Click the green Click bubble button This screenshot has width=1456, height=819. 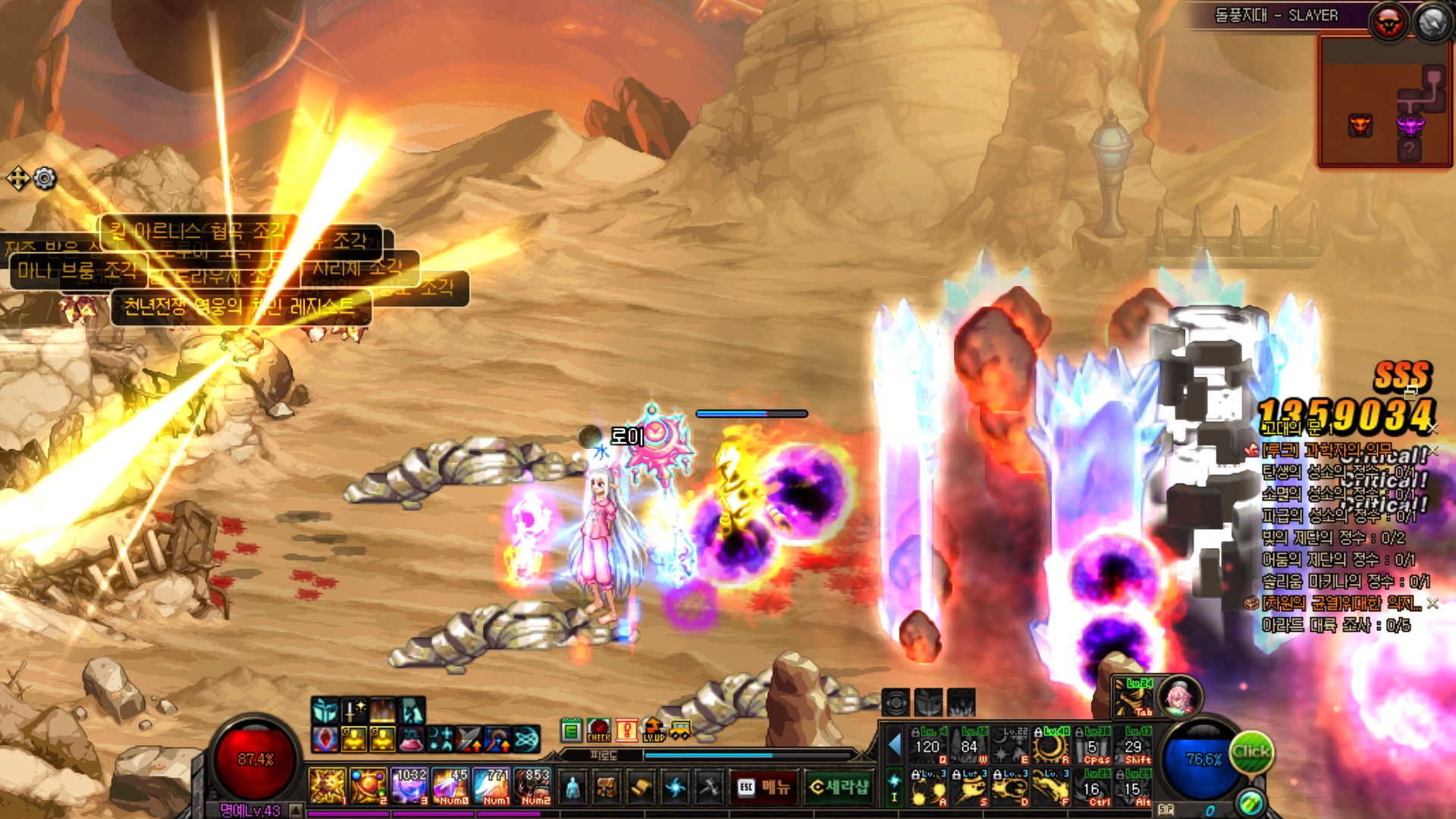1250,752
